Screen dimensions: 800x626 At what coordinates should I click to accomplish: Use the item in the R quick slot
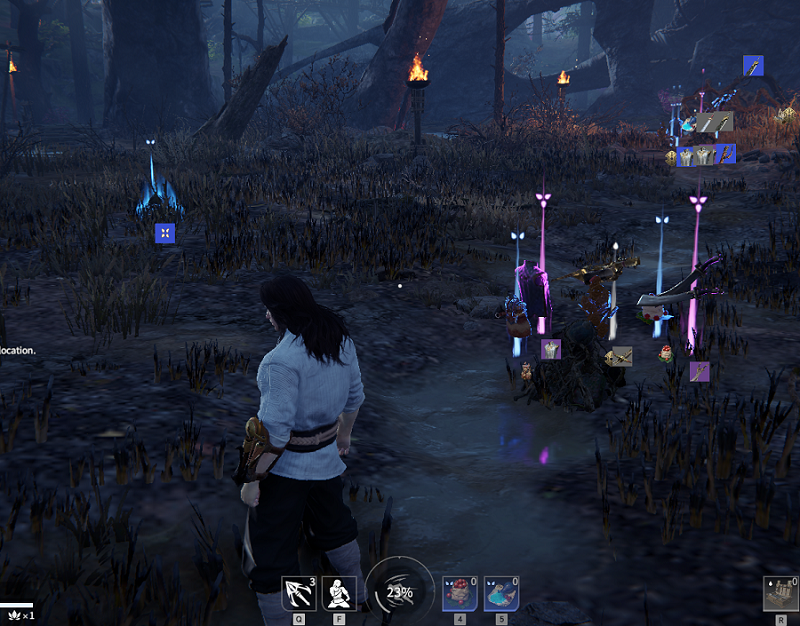coord(780,593)
